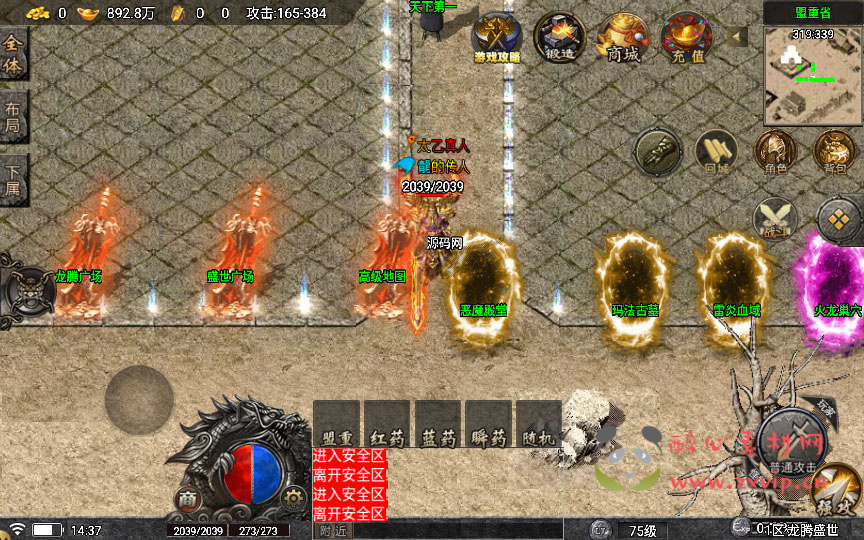864x540 pixels.
Task: Open settings with the gear icon
Action: pyautogui.click(x=292, y=497)
